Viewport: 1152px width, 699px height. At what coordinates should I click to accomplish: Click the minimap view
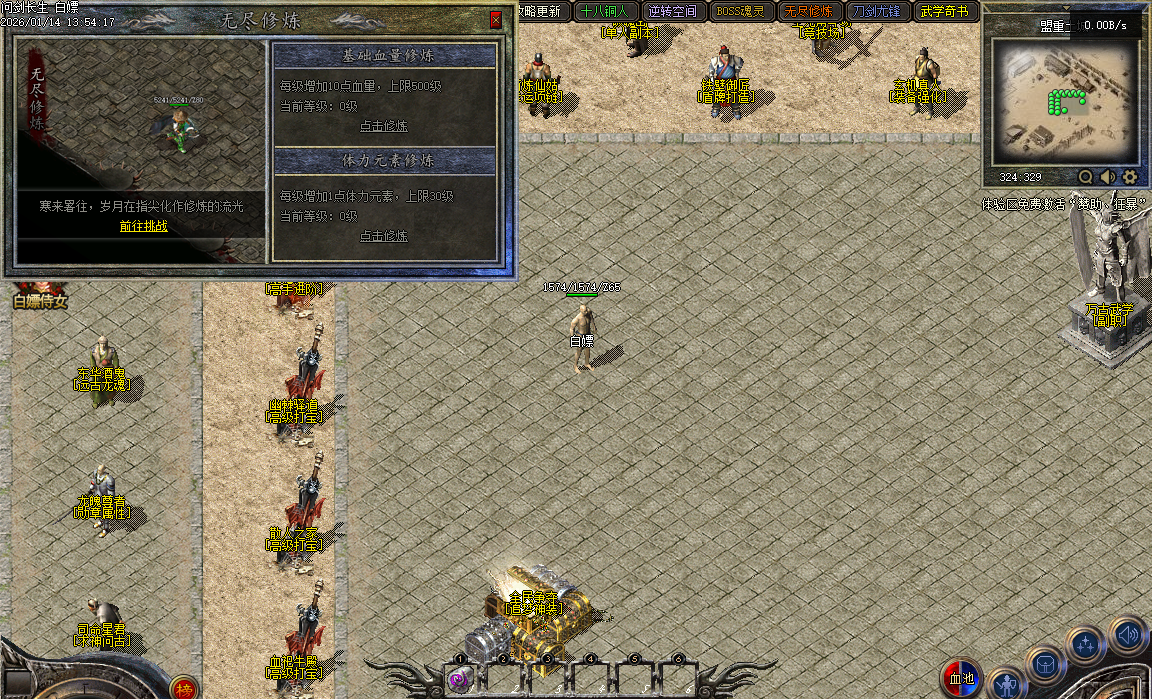click(x=1062, y=102)
